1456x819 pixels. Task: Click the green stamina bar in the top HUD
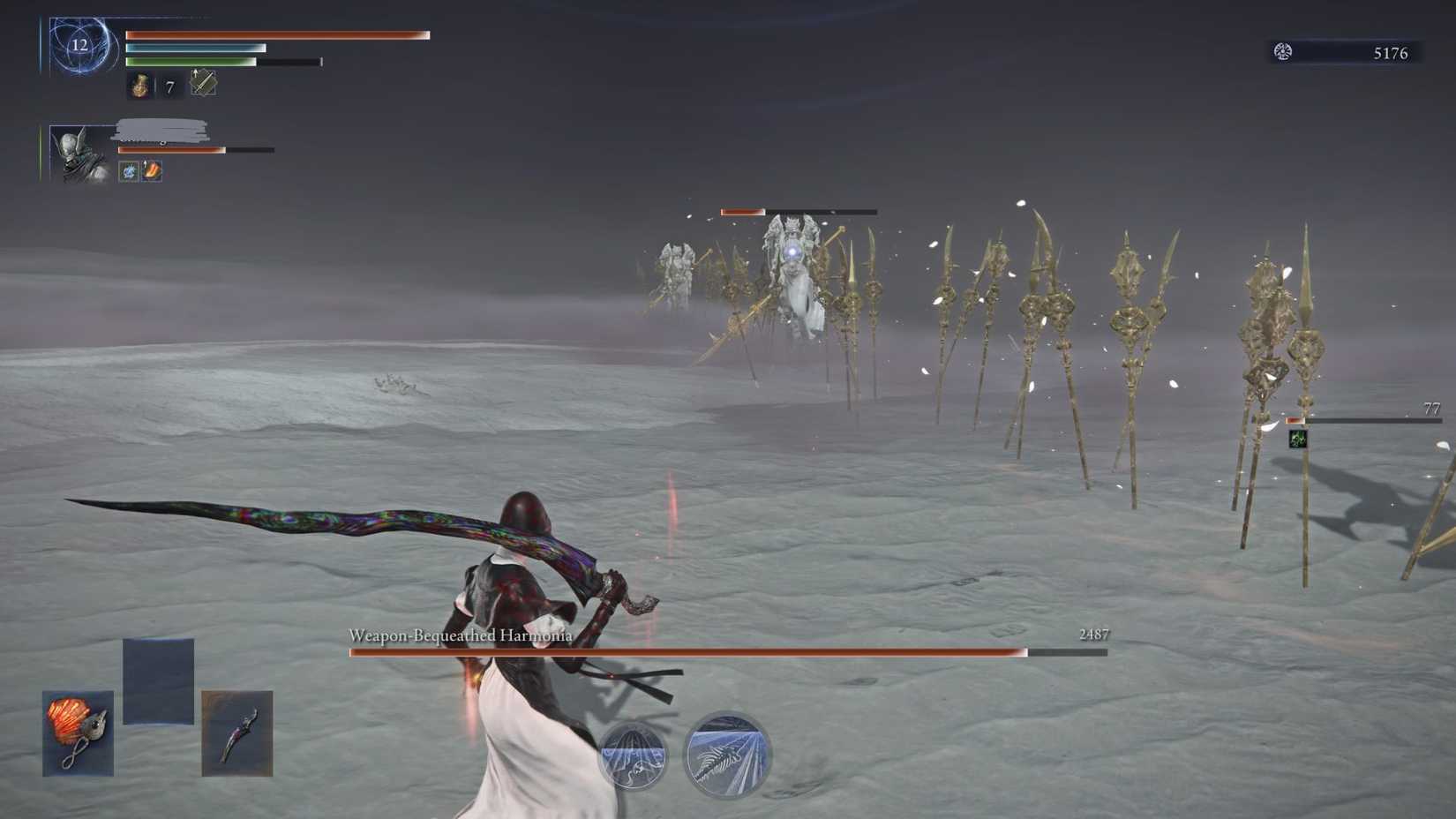(190, 63)
